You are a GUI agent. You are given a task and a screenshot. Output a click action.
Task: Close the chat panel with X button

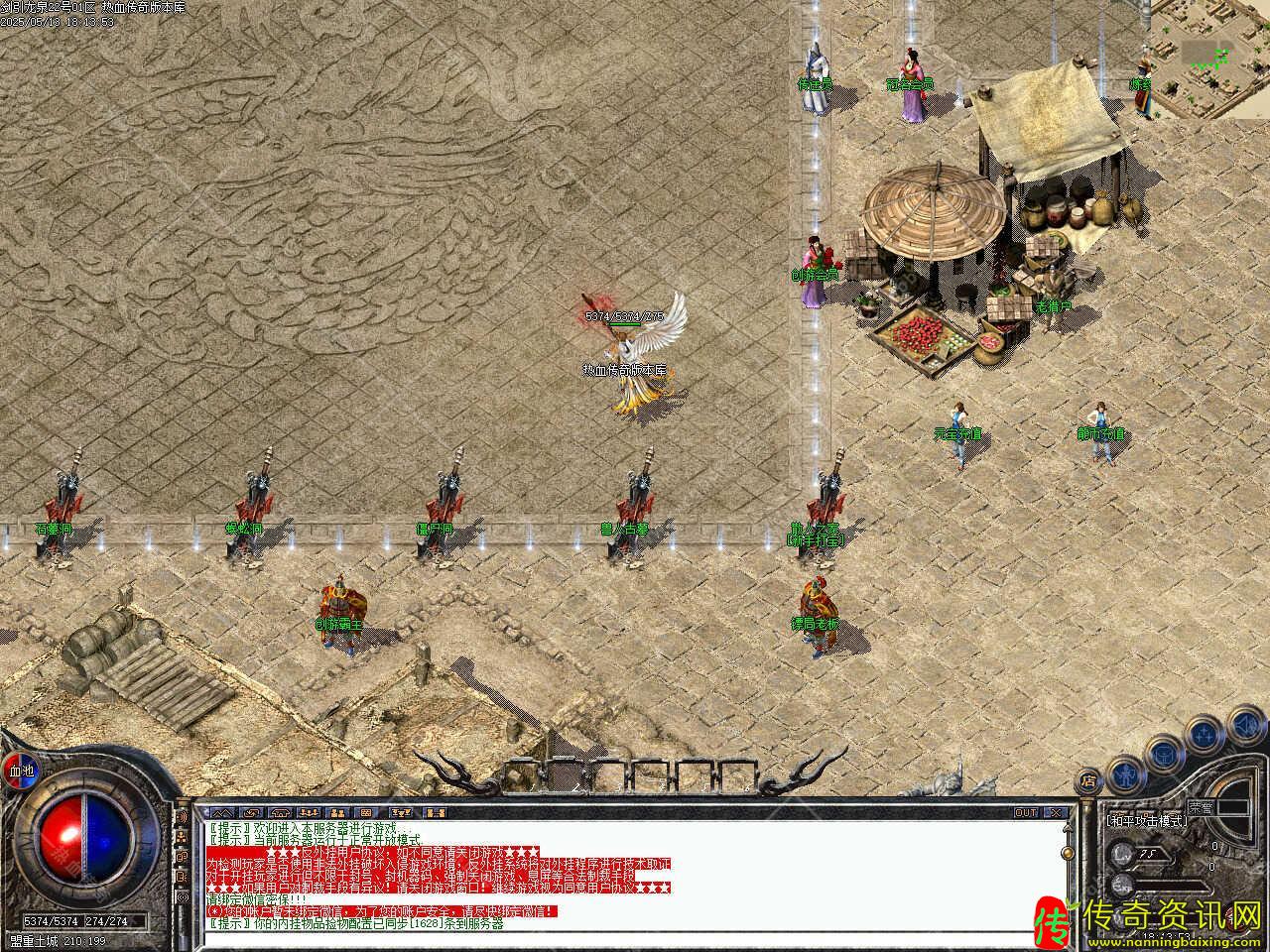point(1056,813)
